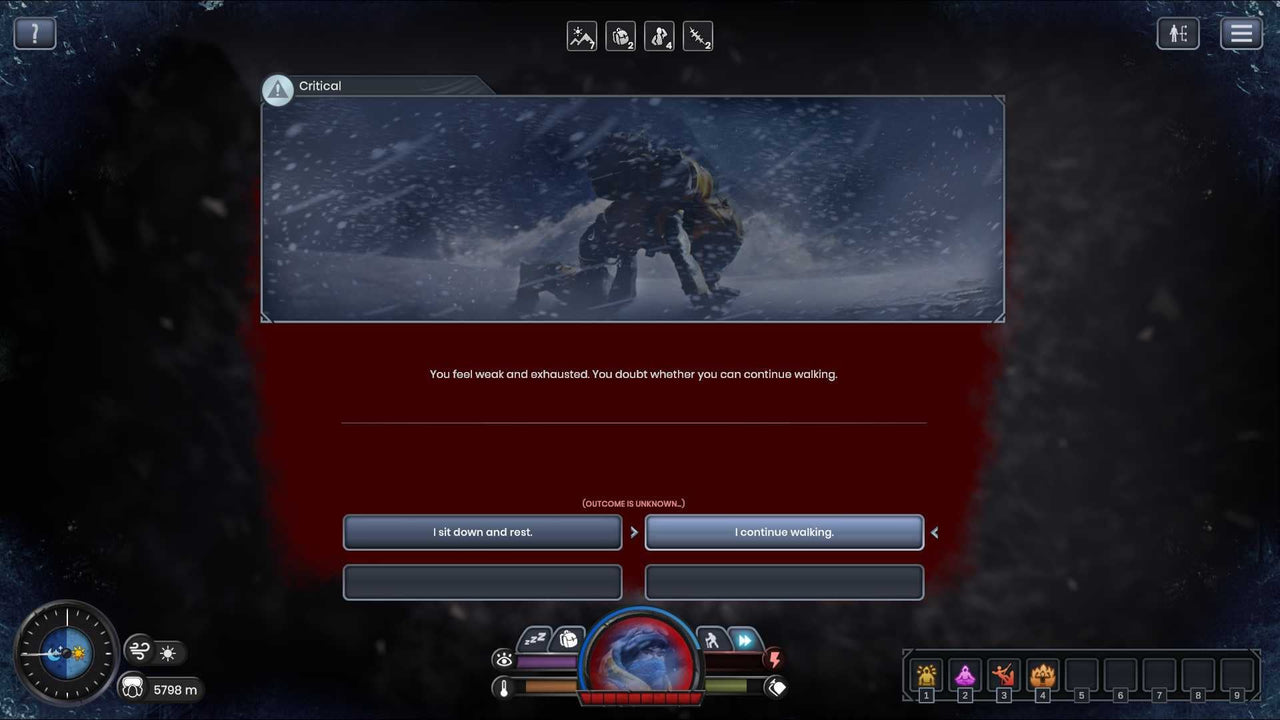Open the hamburger menu in the top right
The width and height of the screenshot is (1280, 720).
pyautogui.click(x=1241, y=32)
